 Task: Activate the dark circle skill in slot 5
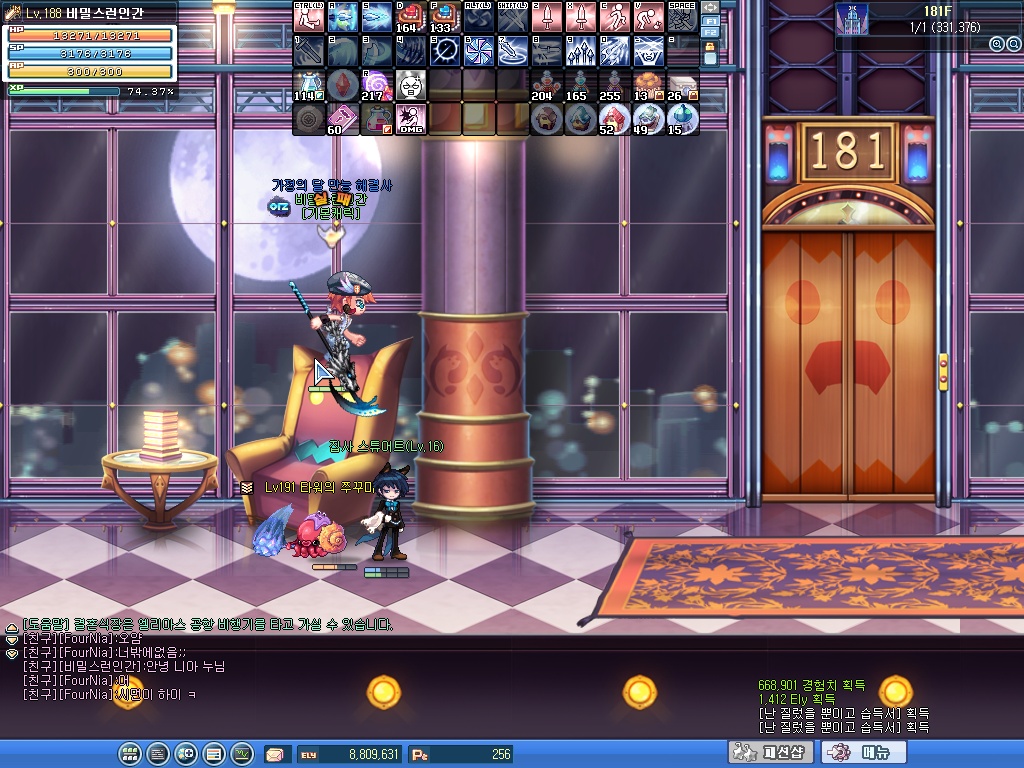point(444,51)
